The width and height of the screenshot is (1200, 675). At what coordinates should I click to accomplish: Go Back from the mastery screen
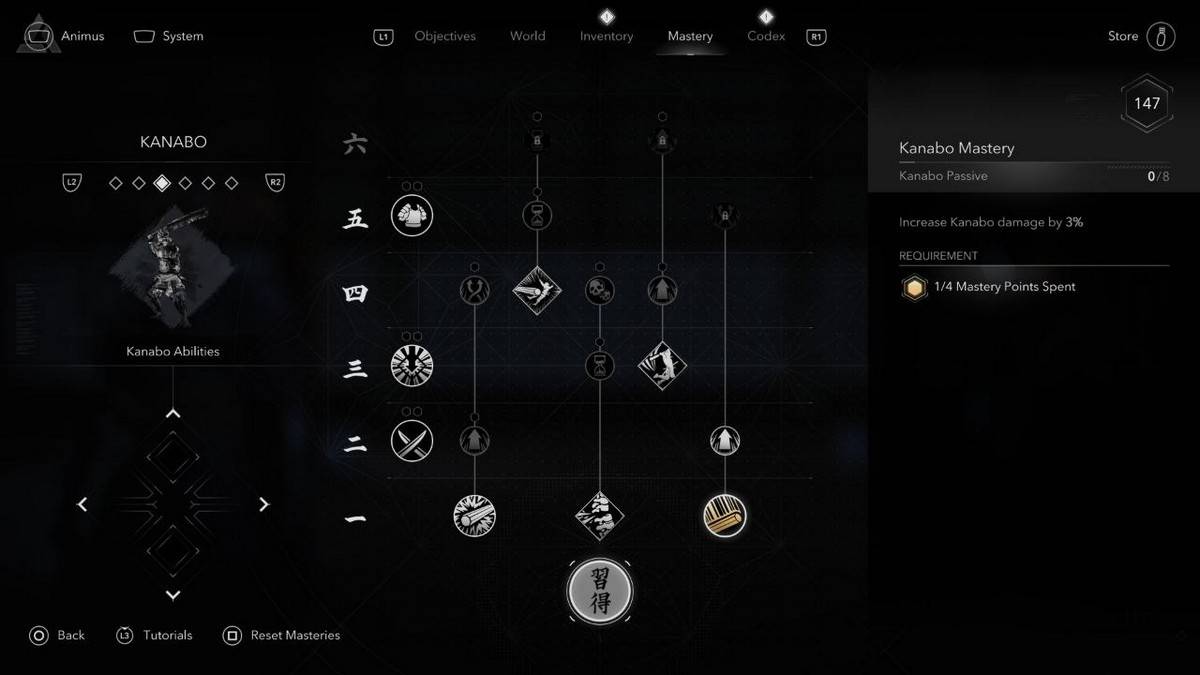[x=58, y=635]
